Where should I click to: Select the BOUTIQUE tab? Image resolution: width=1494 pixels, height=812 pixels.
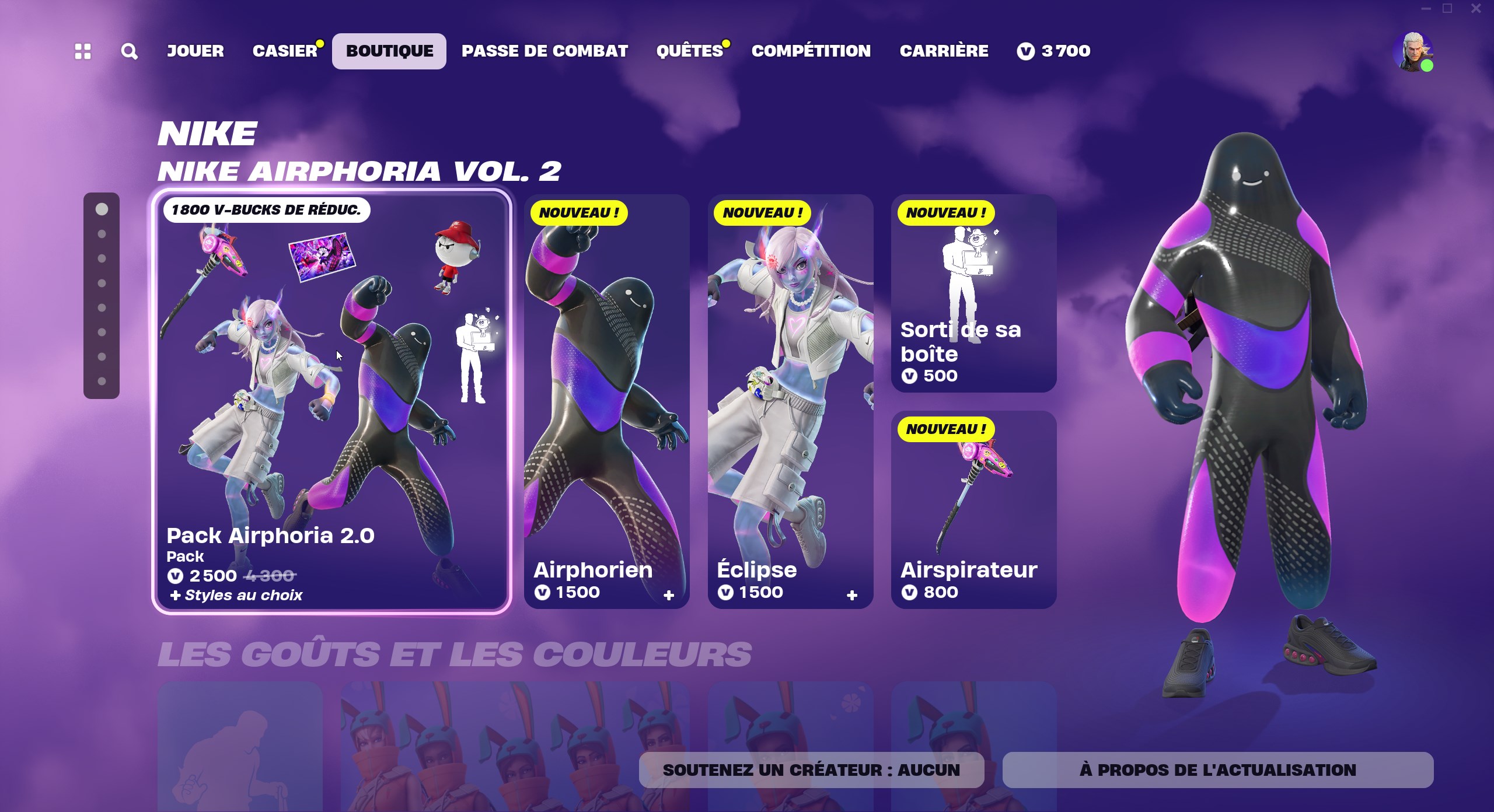pyautogui.click(x=389, y=51)
